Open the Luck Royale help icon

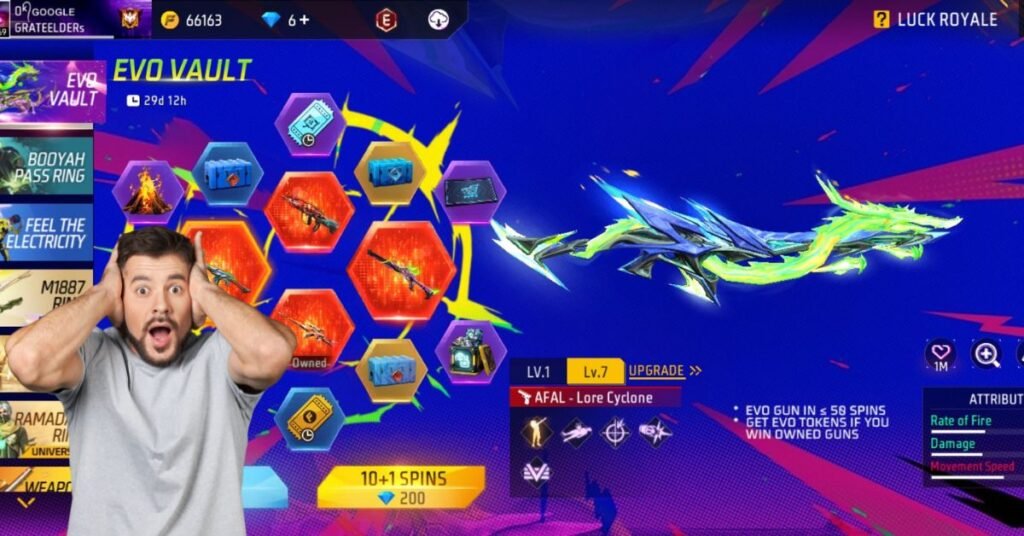[881, 19]
